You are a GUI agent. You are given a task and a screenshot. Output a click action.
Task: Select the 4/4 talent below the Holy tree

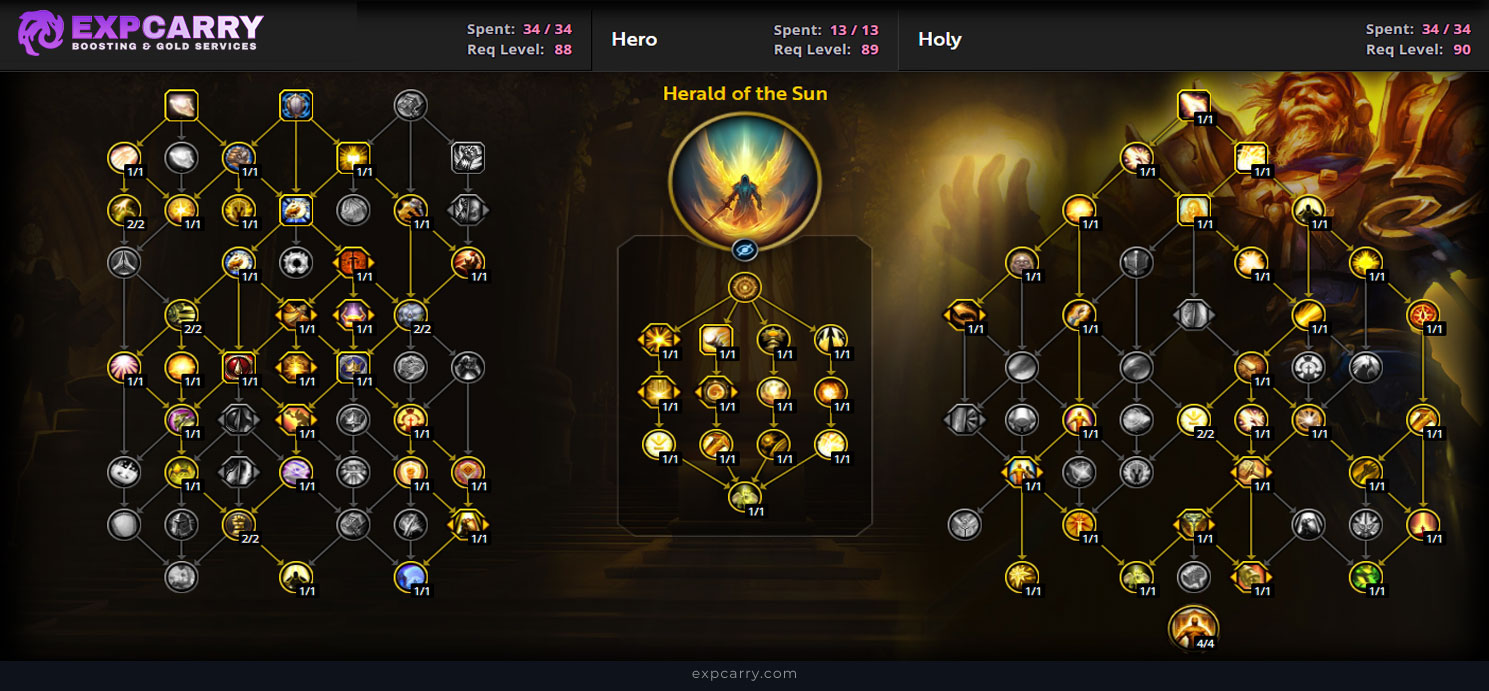coord(1193,626)
